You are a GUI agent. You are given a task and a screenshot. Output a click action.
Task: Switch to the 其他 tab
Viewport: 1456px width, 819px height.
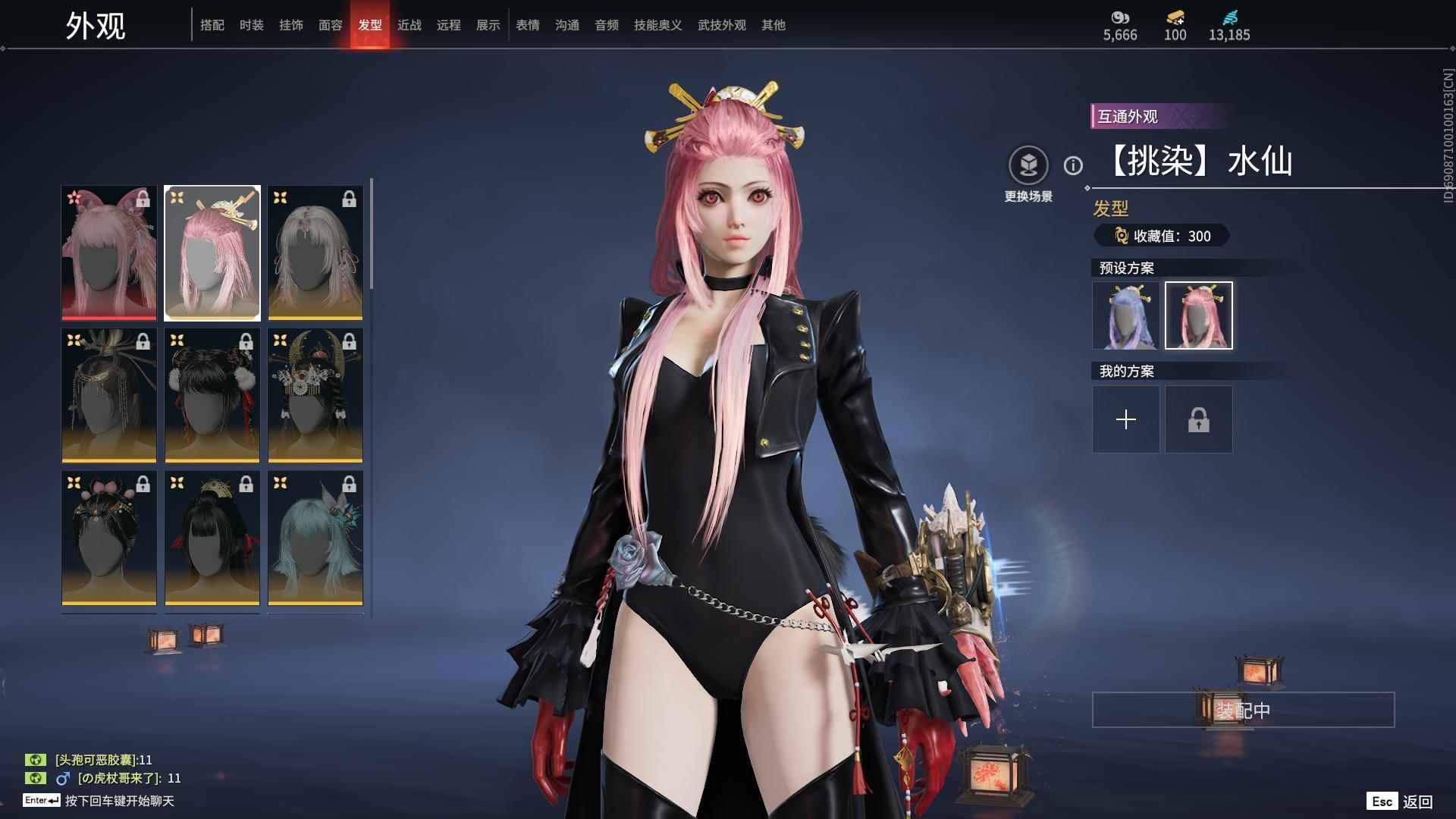pos(773,25)
